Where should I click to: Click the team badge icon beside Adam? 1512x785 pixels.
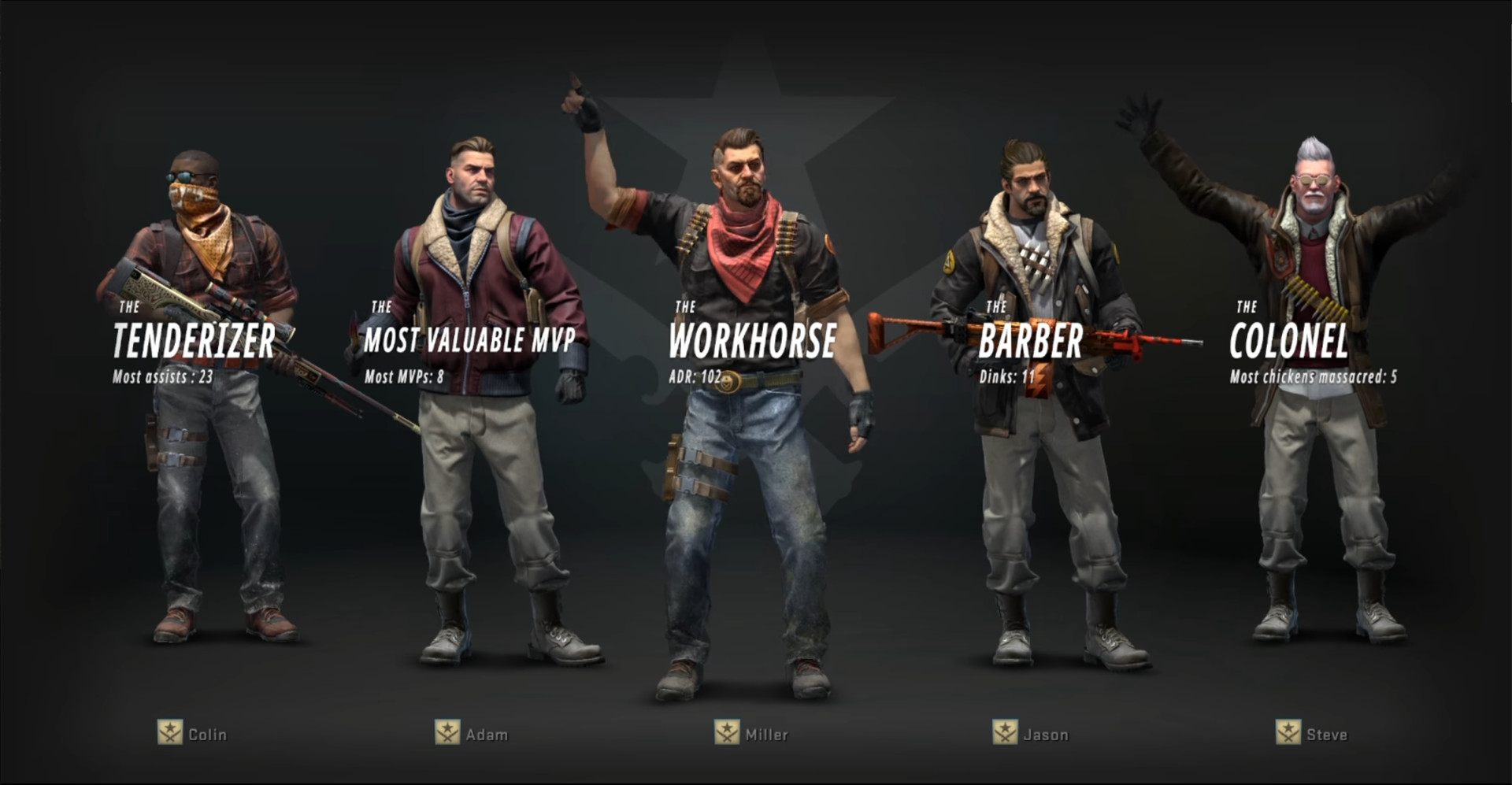pyautogui.click(x=449, y=734)
